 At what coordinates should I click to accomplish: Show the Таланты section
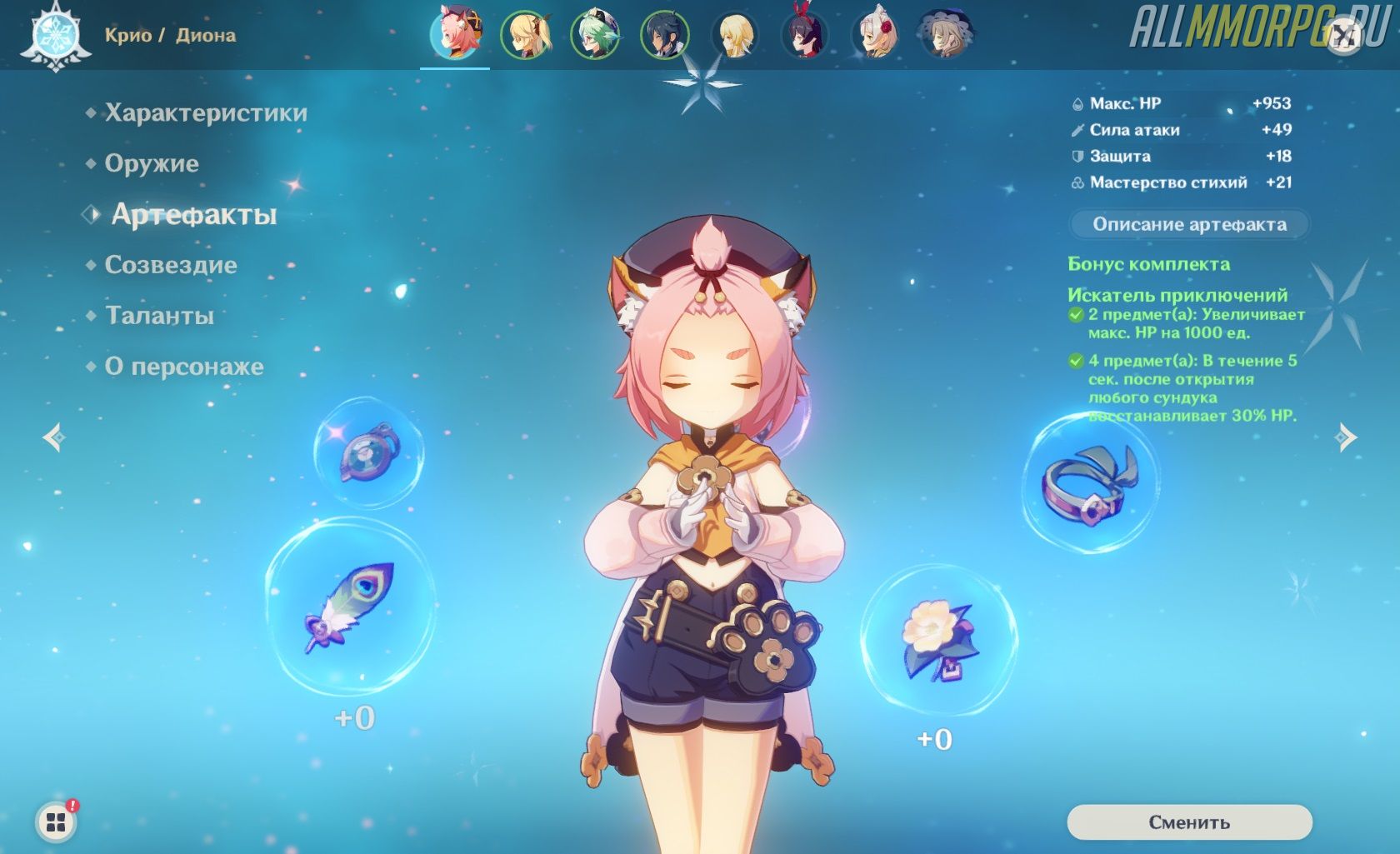pyautogui.click(x=158, y=317)
